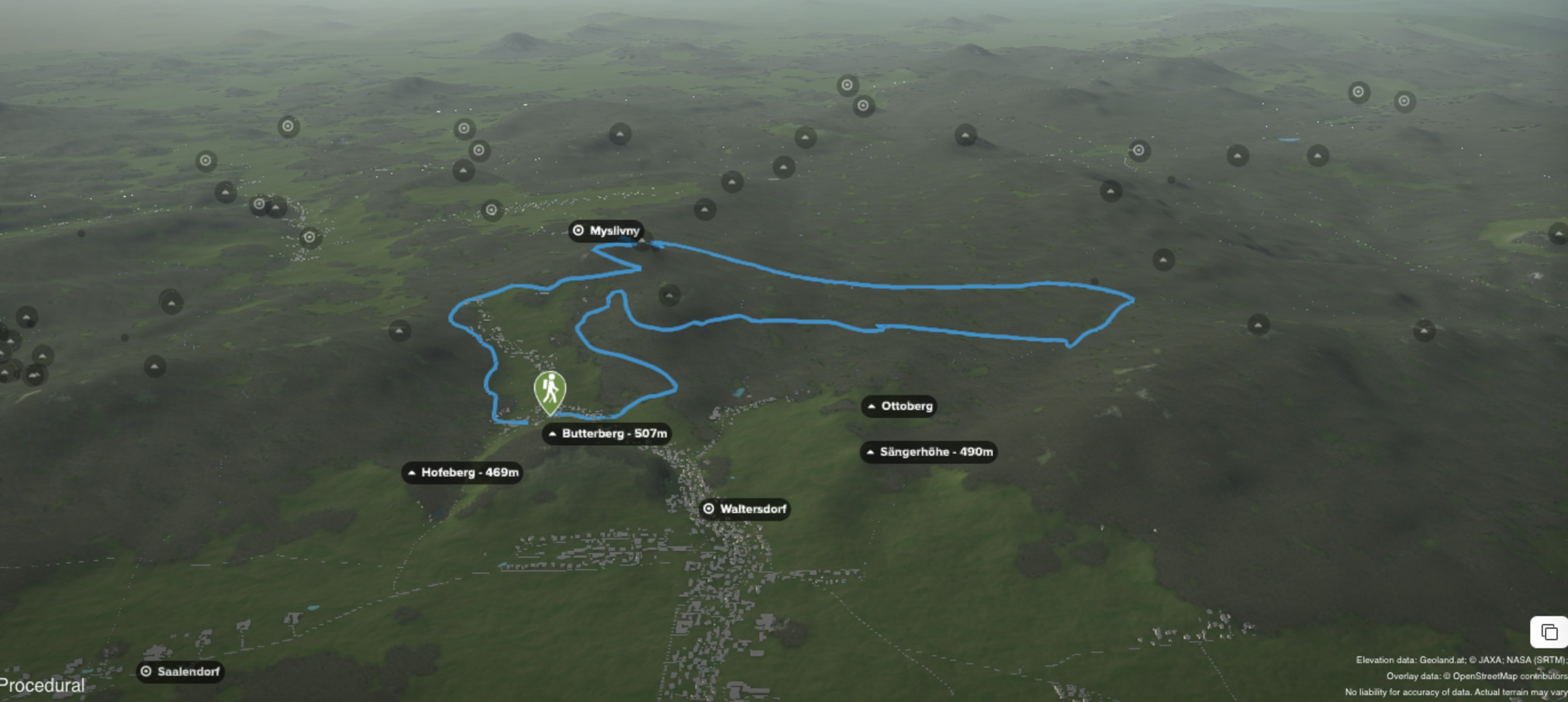Select the Myslivny place label

tap(606, 231)
